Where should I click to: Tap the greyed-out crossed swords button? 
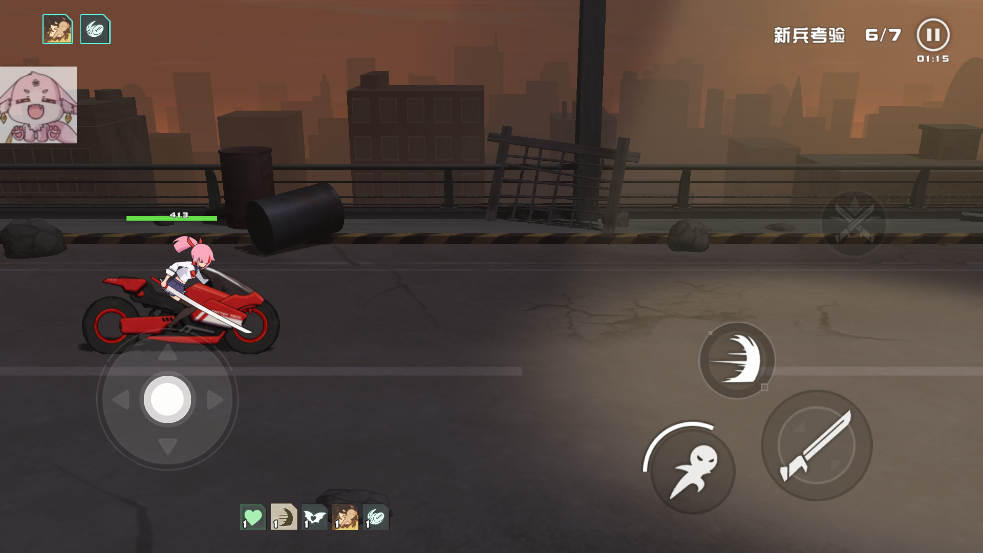853,222
